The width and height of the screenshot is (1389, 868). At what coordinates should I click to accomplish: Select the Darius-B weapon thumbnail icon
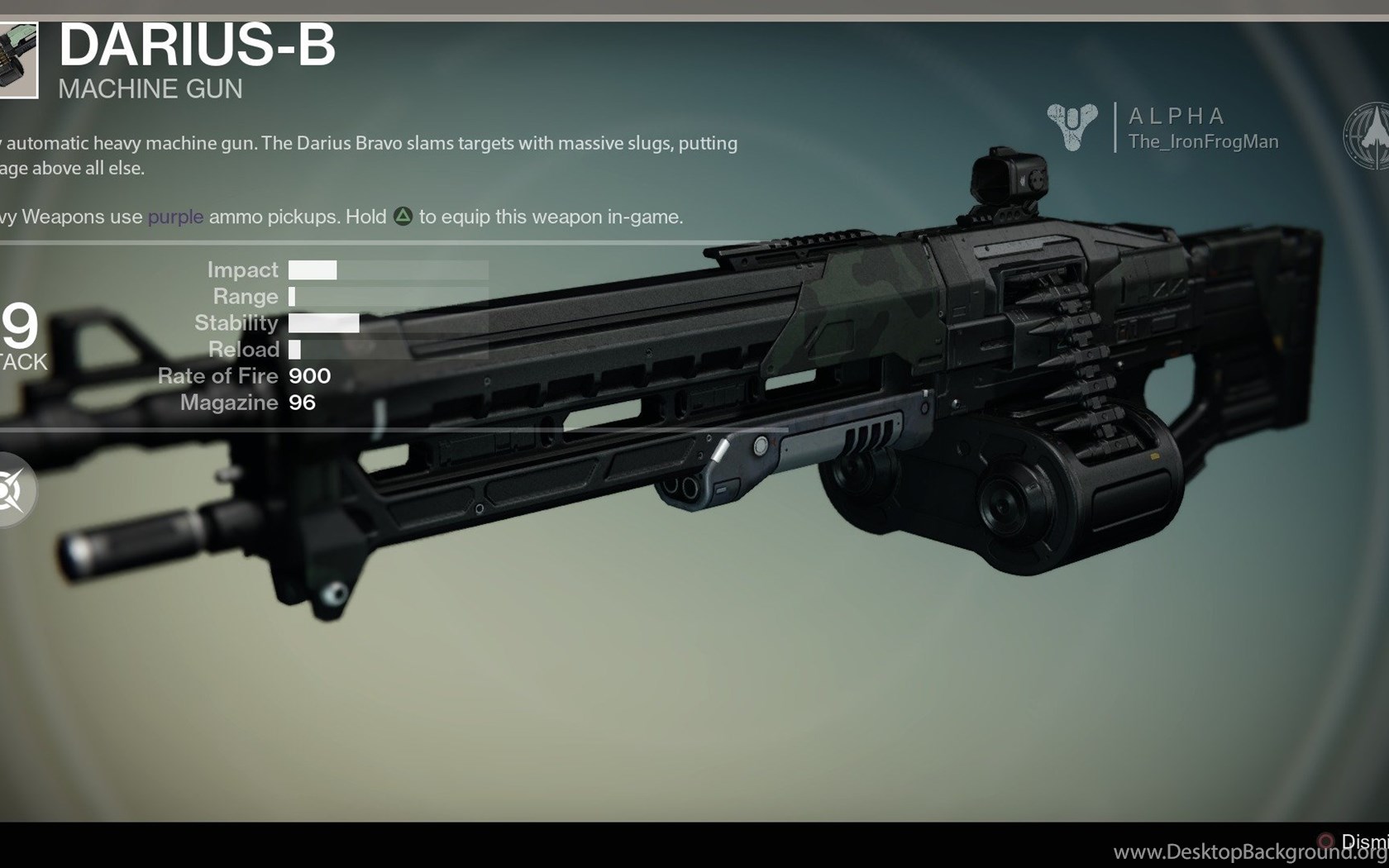[17, 60]
